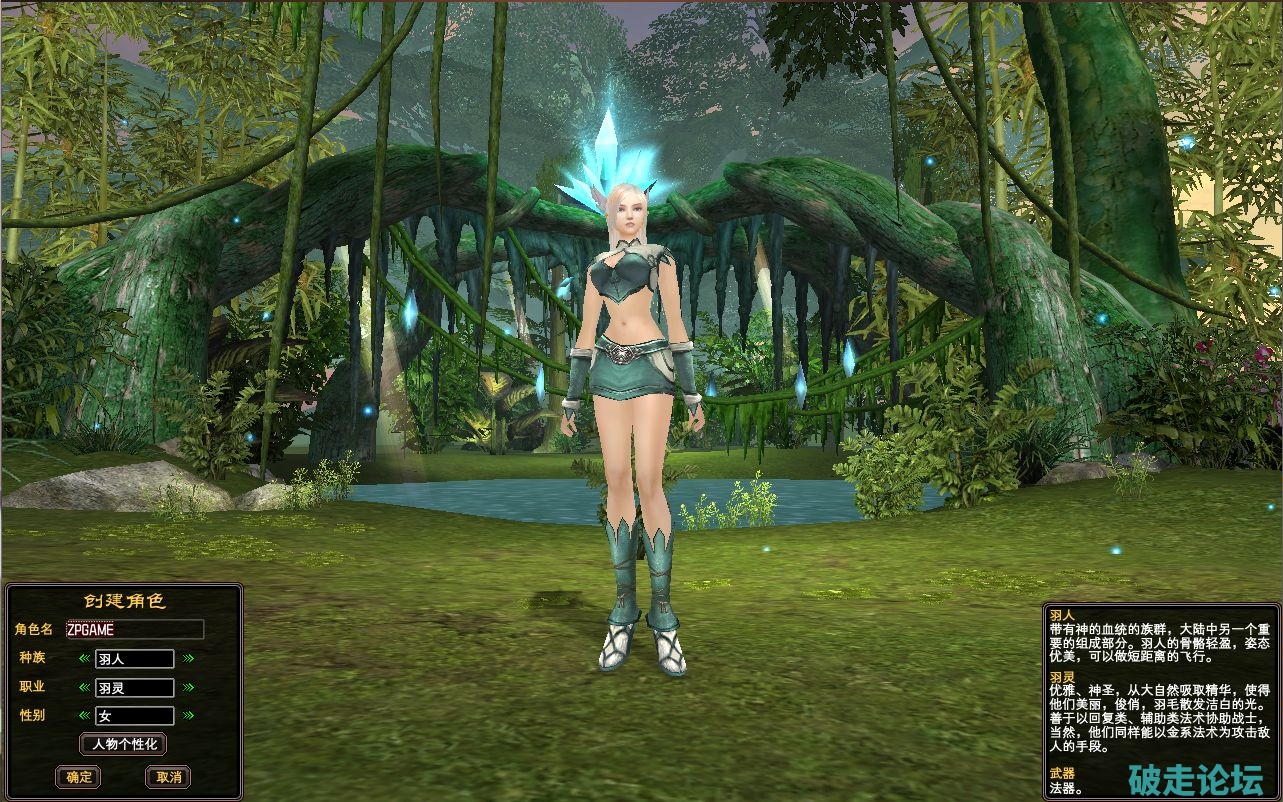
Task: Select the previous class (职业) option
Action: coord(84,688)
